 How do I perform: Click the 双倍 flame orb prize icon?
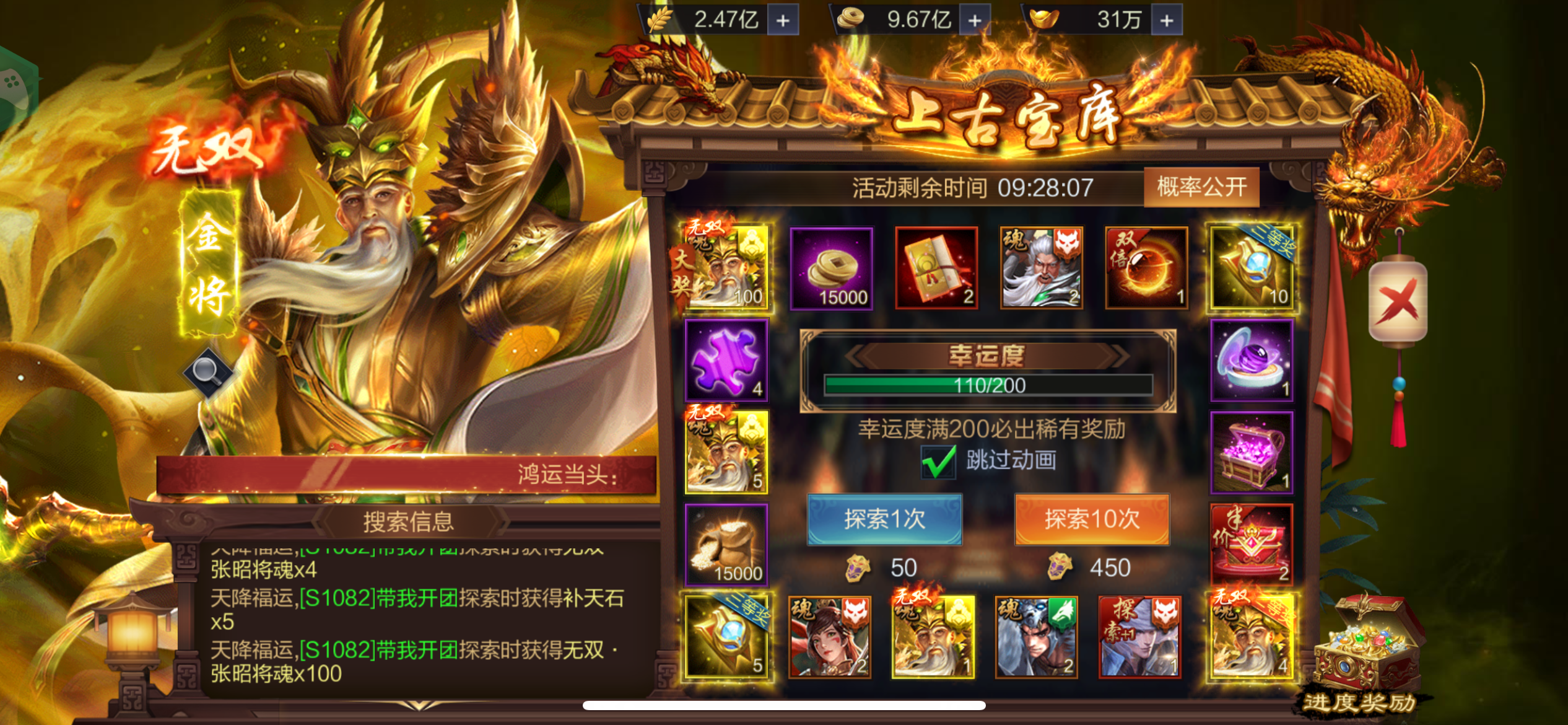tap(1146, 267)
